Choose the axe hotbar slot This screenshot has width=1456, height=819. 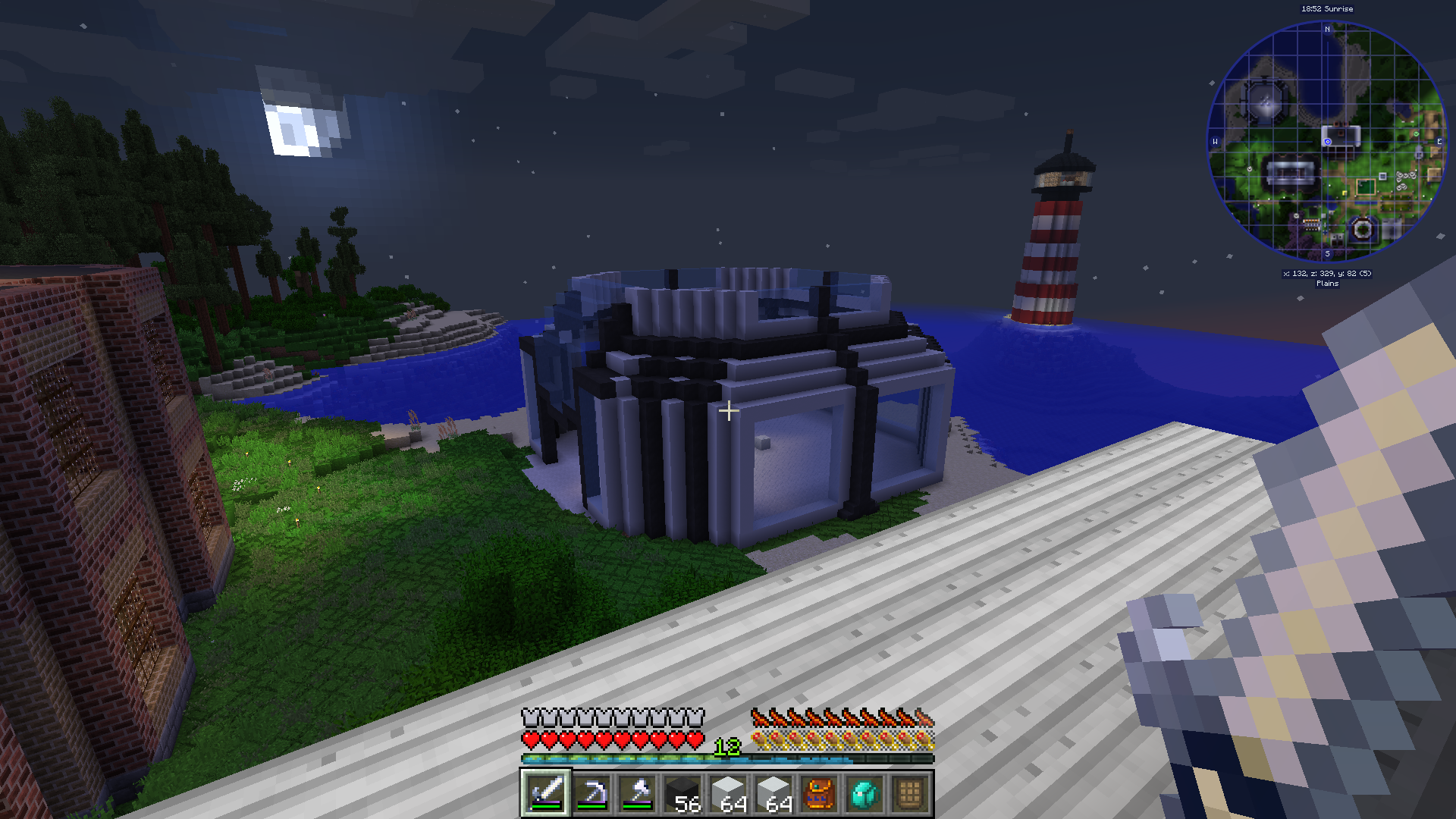pos(637,793)
